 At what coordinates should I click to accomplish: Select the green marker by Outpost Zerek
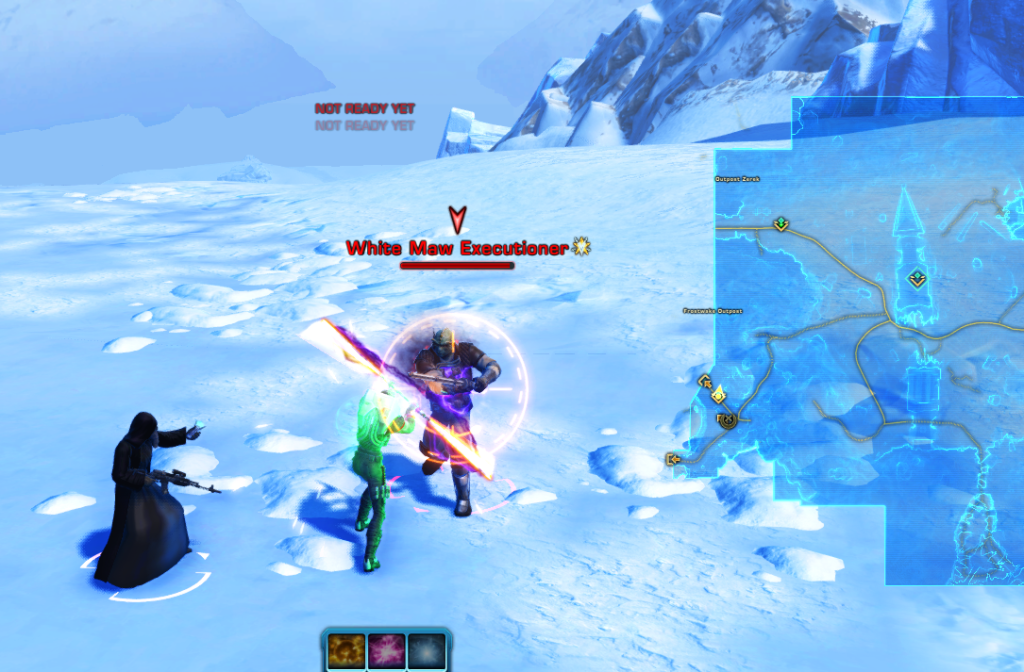[781, 224]
